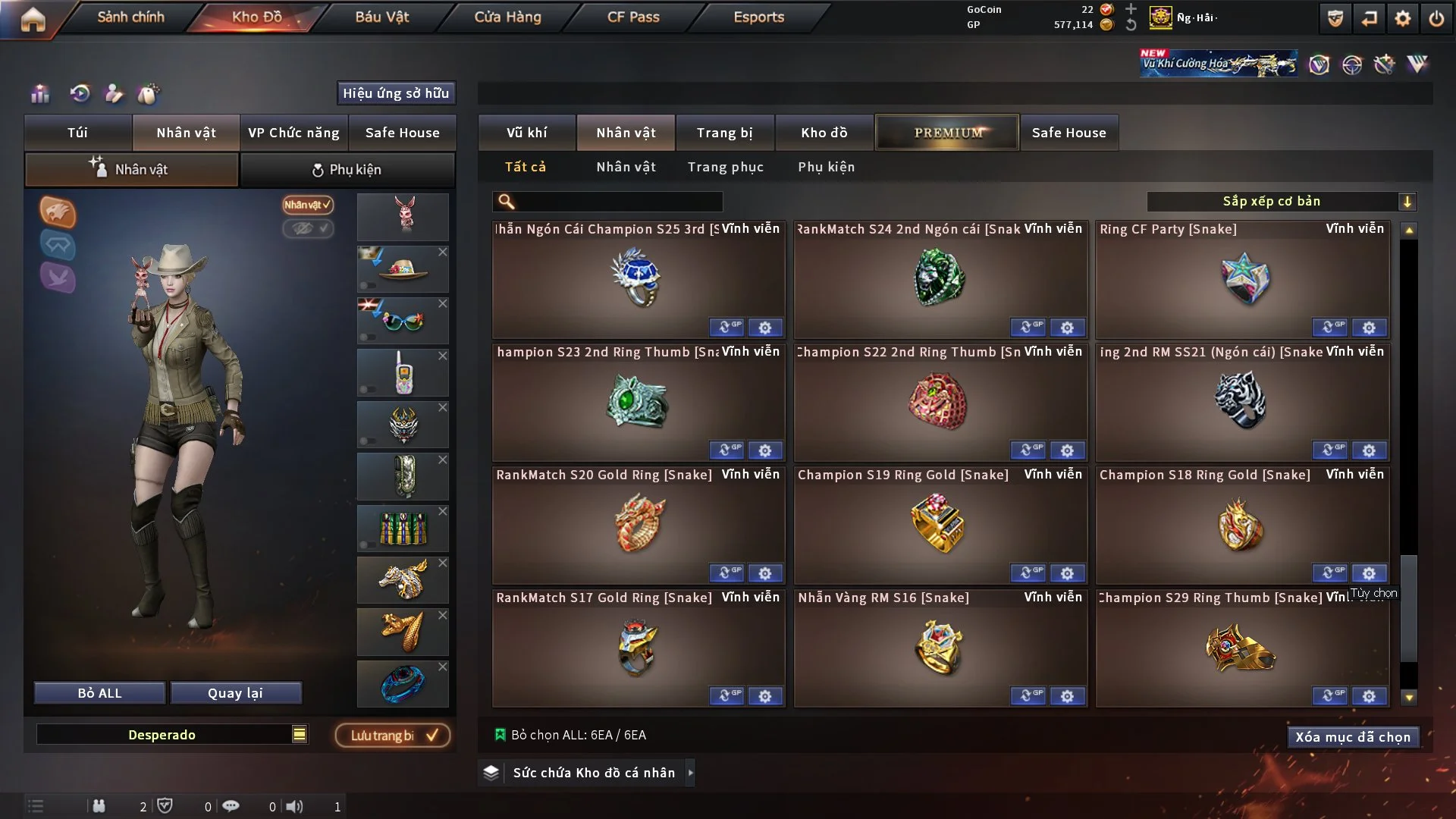The height and width of the screenshot is (819, 1456).
Task: Go to the Sảnh chính lobby
Action: [130, 17]
